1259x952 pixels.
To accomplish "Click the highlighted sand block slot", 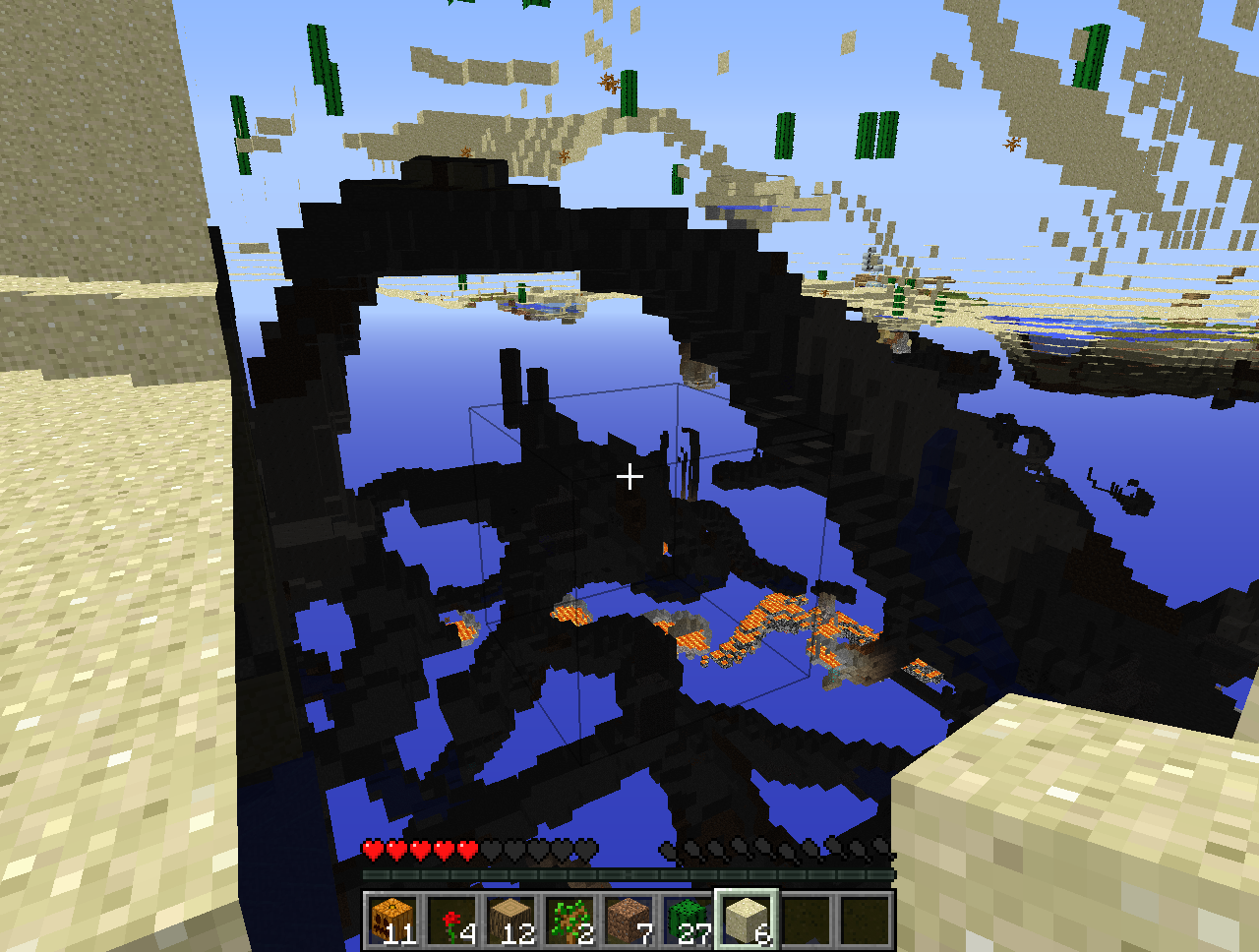I will pos(747,921).
